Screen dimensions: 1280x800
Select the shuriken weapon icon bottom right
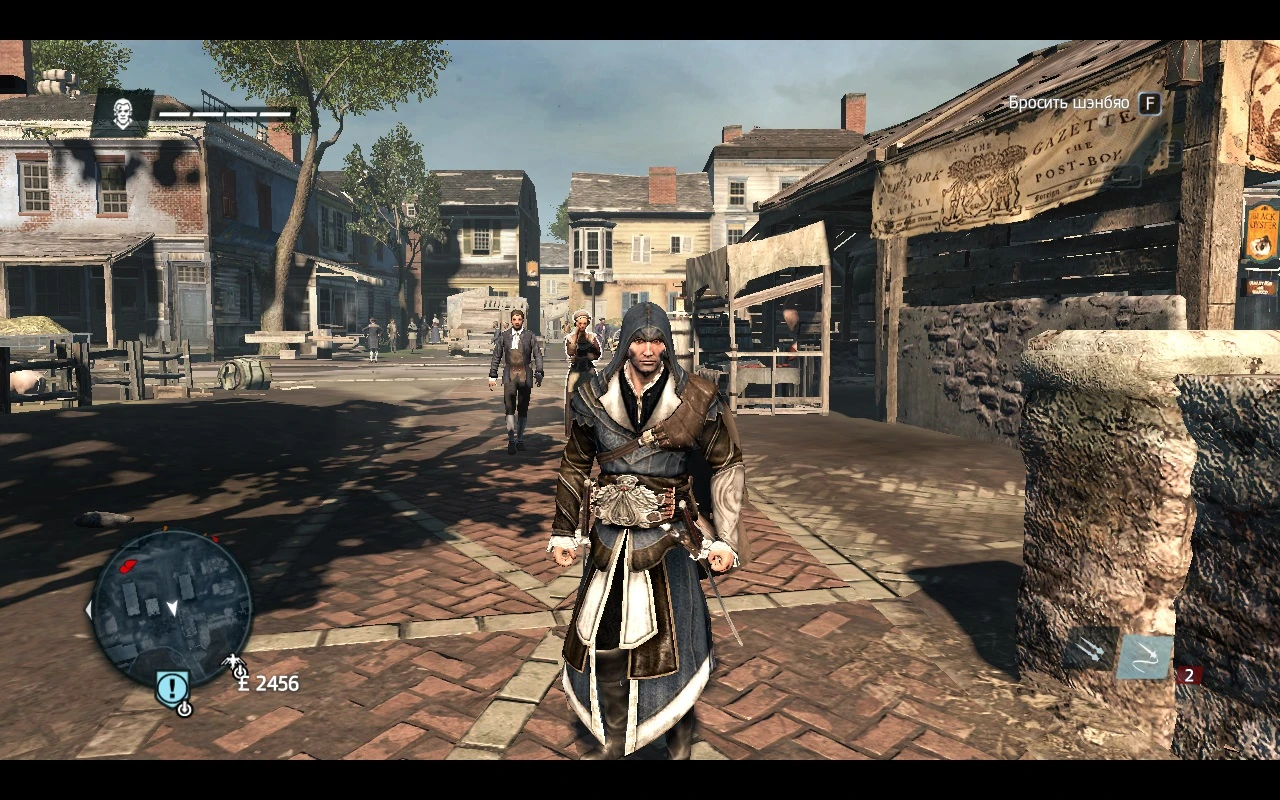point(1143,657)
